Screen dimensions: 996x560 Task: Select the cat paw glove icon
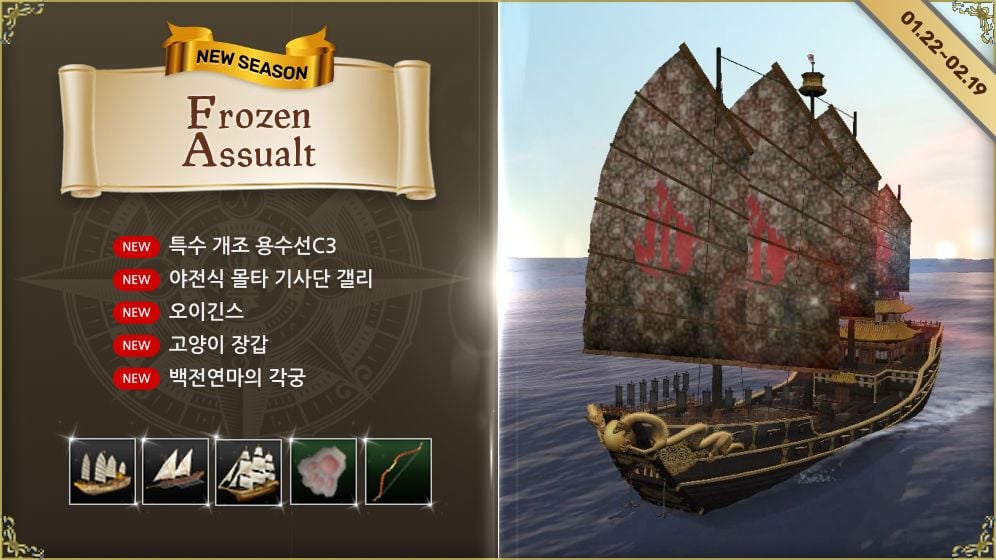tap(323, 471)
